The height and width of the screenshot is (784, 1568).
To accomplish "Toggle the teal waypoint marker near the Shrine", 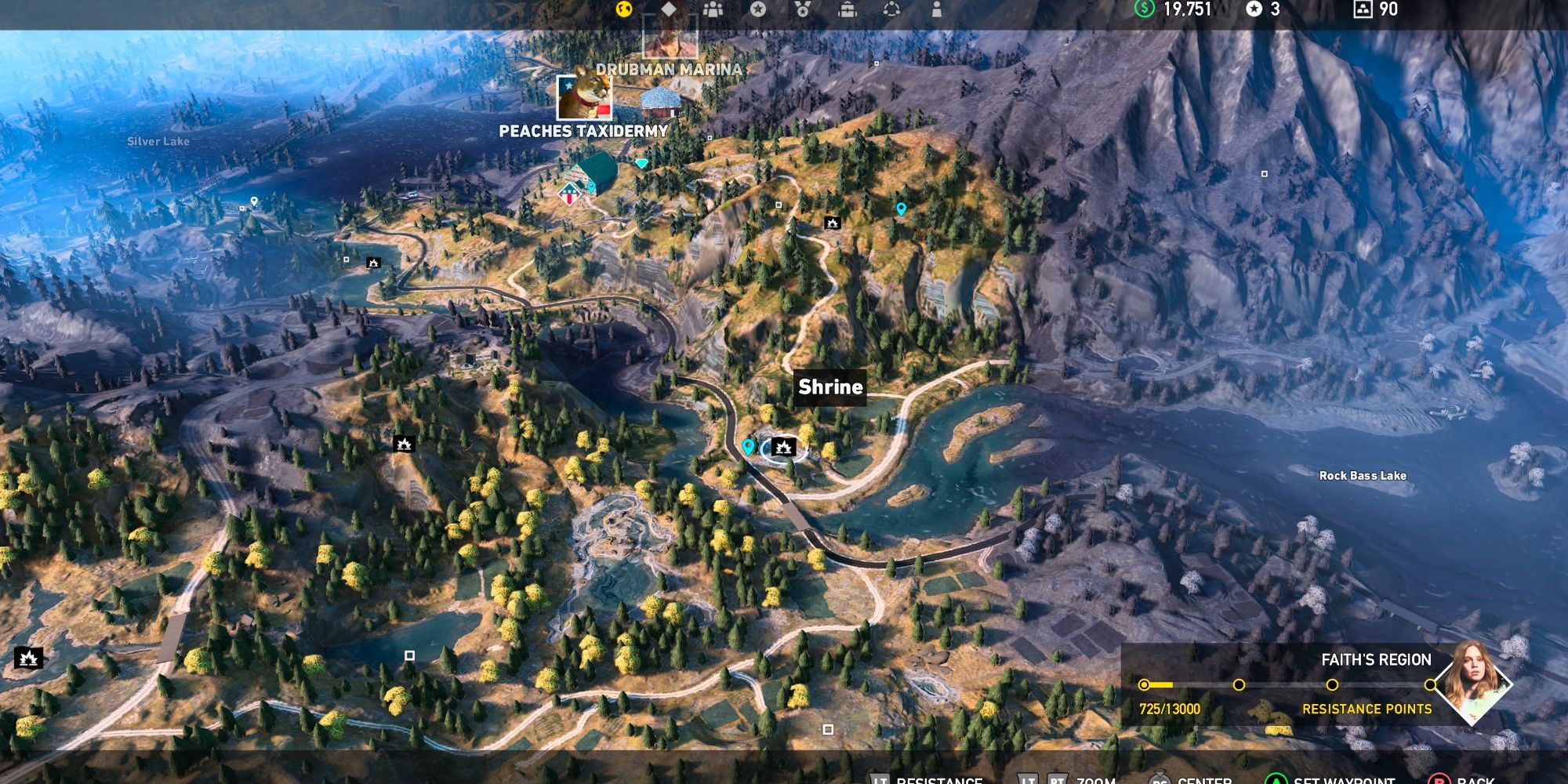I will click(747, 447).
